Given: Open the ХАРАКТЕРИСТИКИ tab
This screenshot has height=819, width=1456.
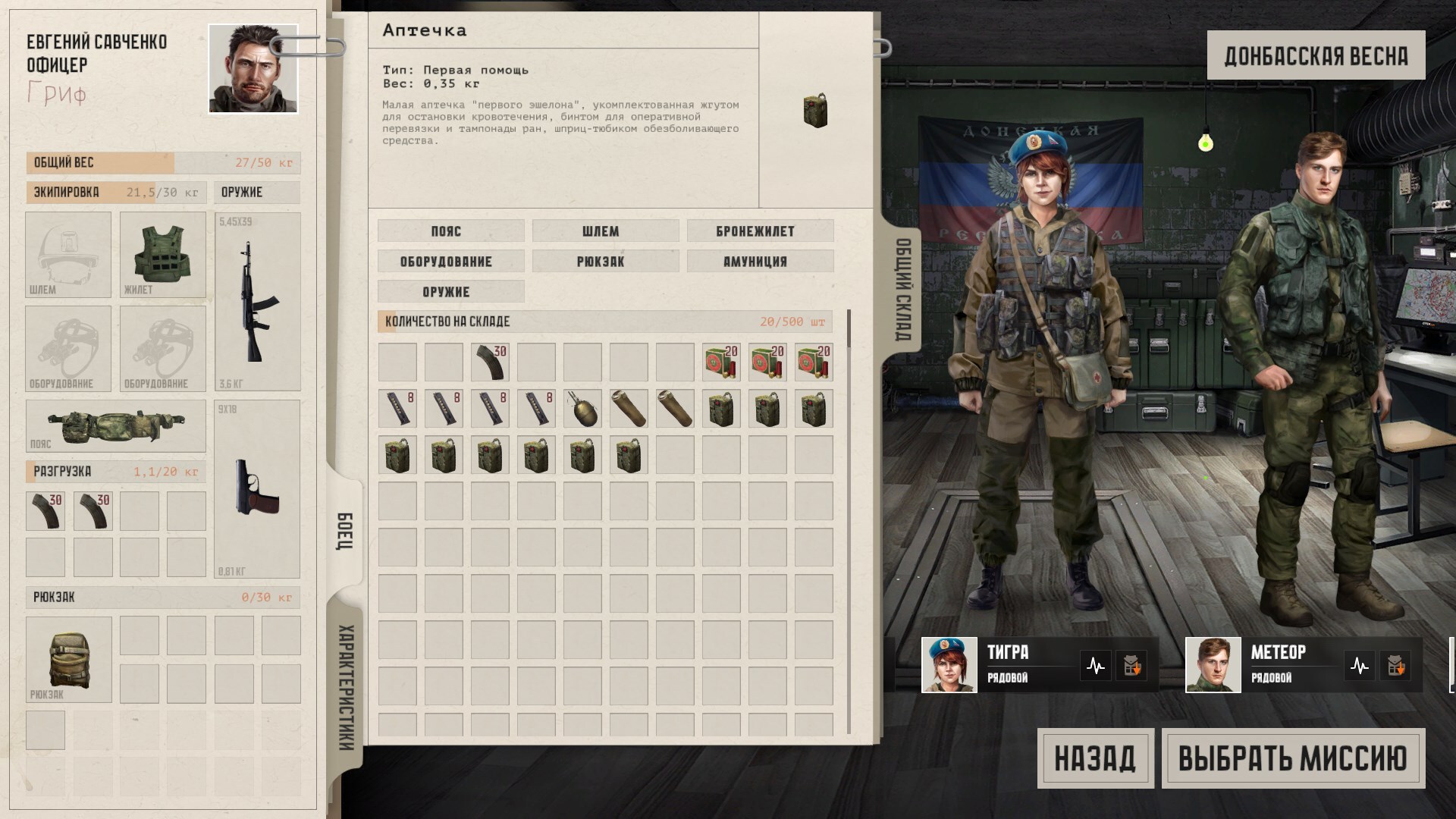Looking at the screenshot, I should 345,686.
